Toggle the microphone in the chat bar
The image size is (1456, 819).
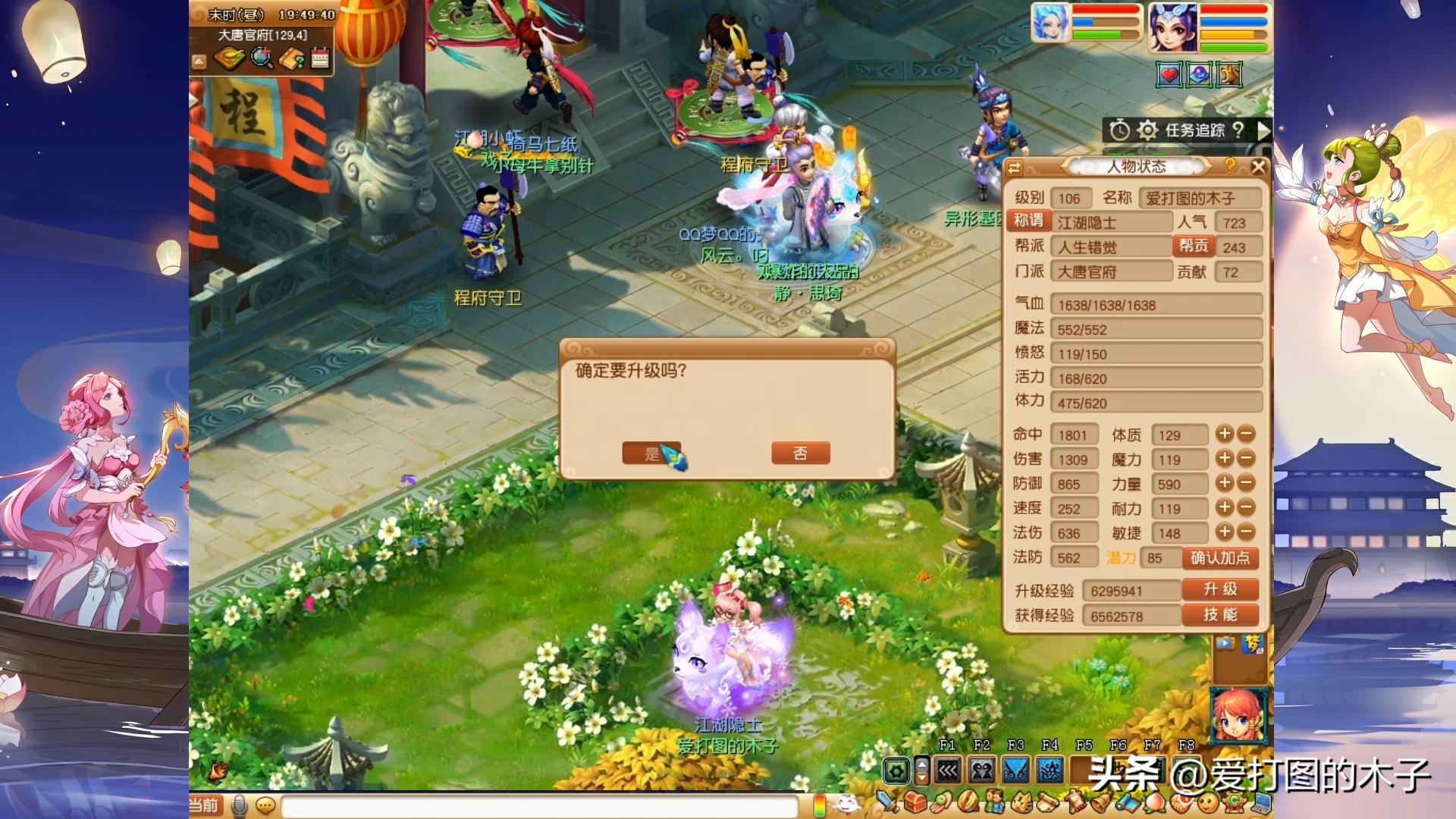240,806
